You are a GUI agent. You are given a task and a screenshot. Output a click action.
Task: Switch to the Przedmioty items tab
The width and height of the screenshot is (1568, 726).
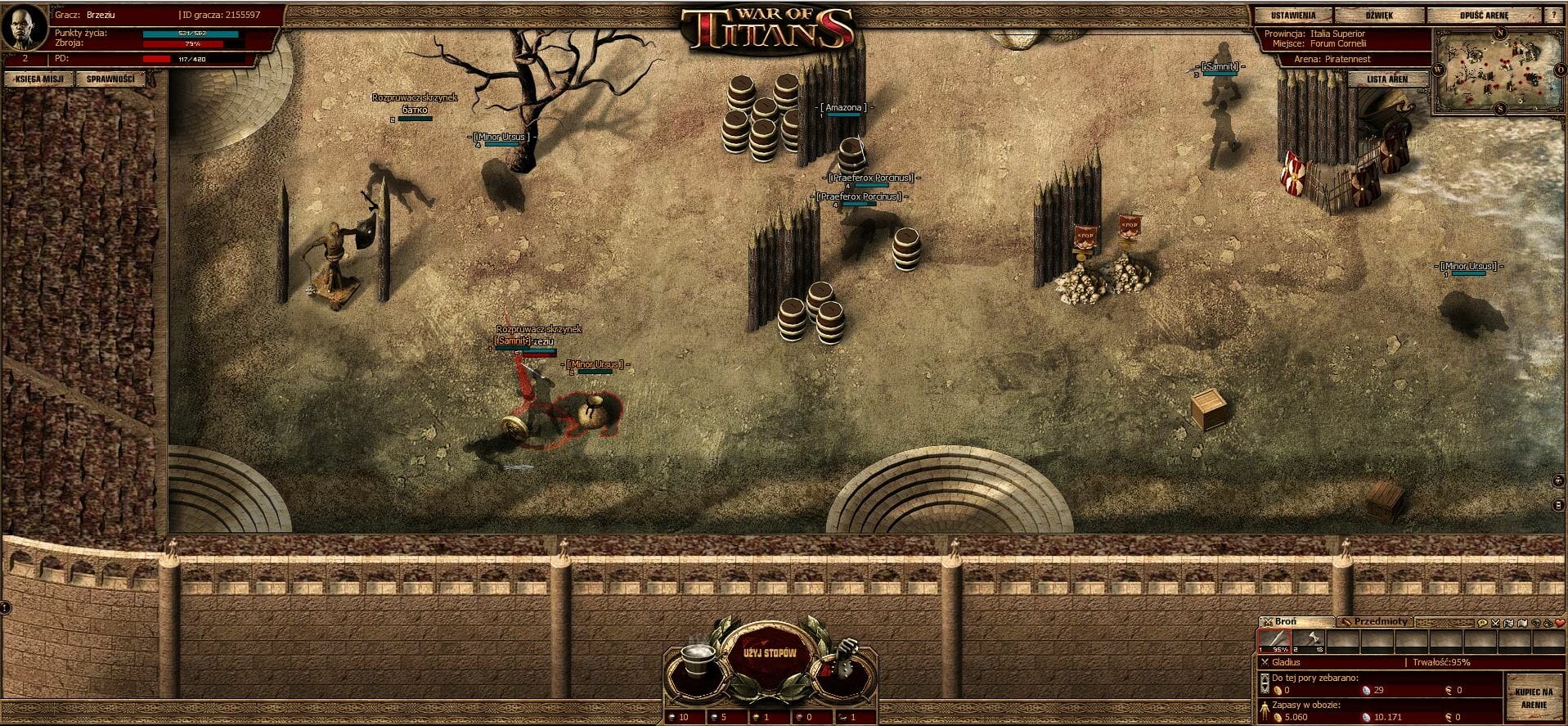(1374, 622)
